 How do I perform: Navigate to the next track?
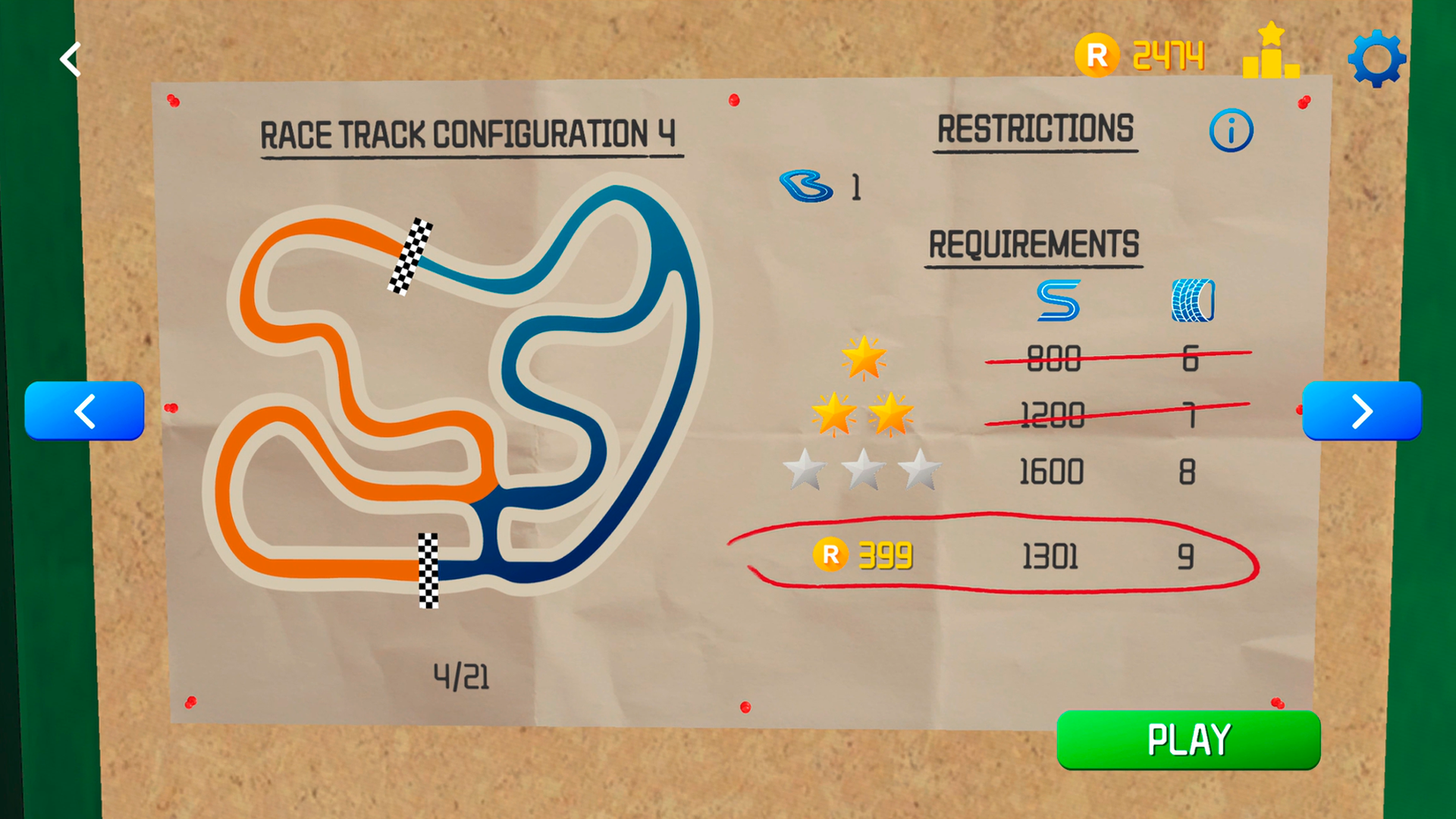click(1362, 411)
